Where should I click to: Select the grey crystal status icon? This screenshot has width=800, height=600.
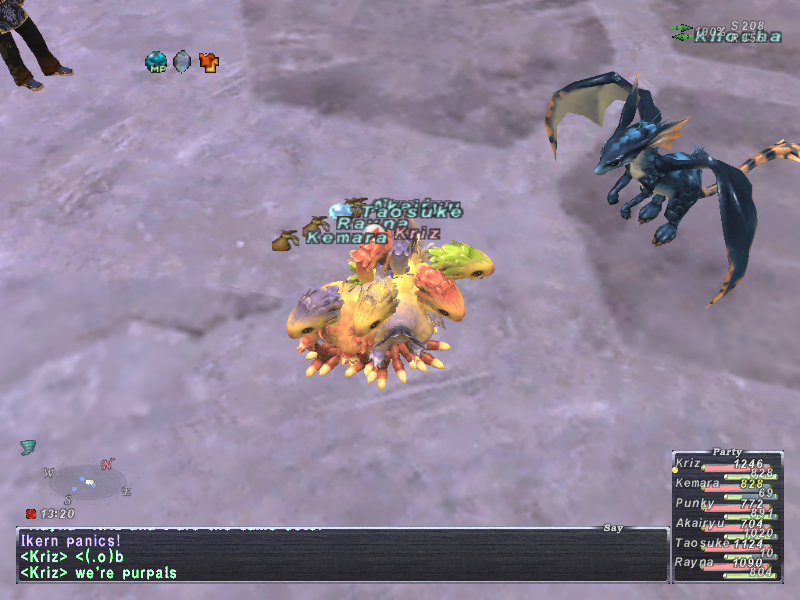click(x=182, y=62)
